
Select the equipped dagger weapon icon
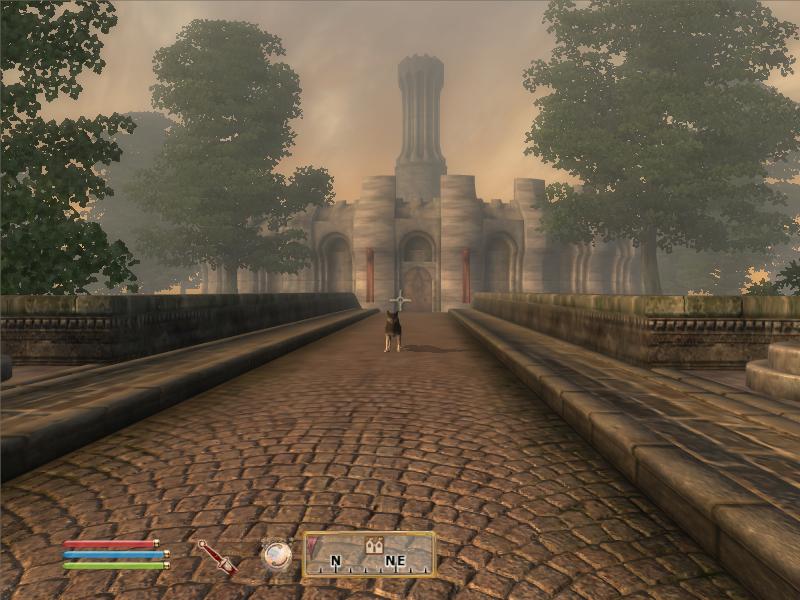pos(216,556)
